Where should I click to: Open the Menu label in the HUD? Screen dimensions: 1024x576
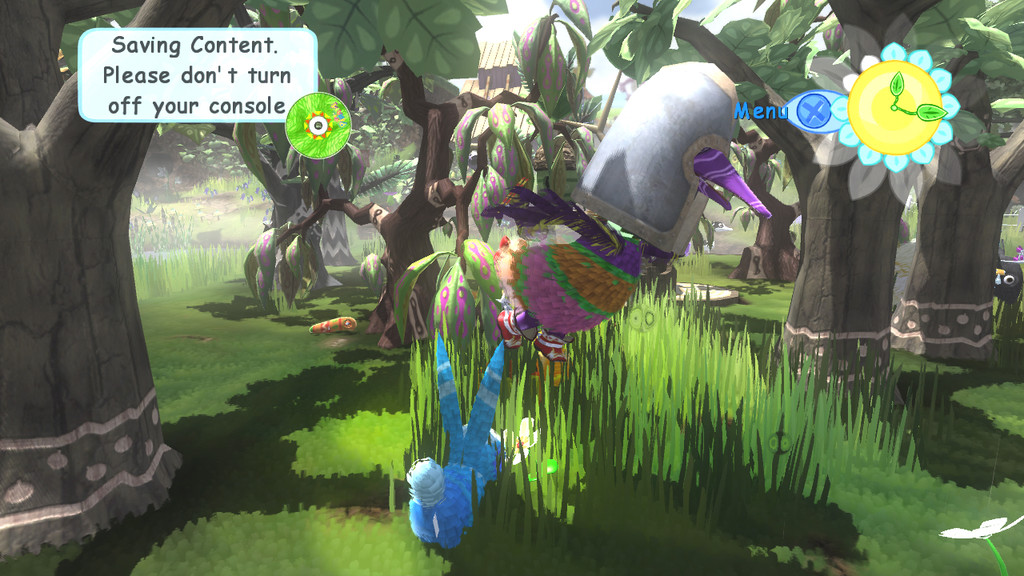pyautogui.click(x=761, y=111)
